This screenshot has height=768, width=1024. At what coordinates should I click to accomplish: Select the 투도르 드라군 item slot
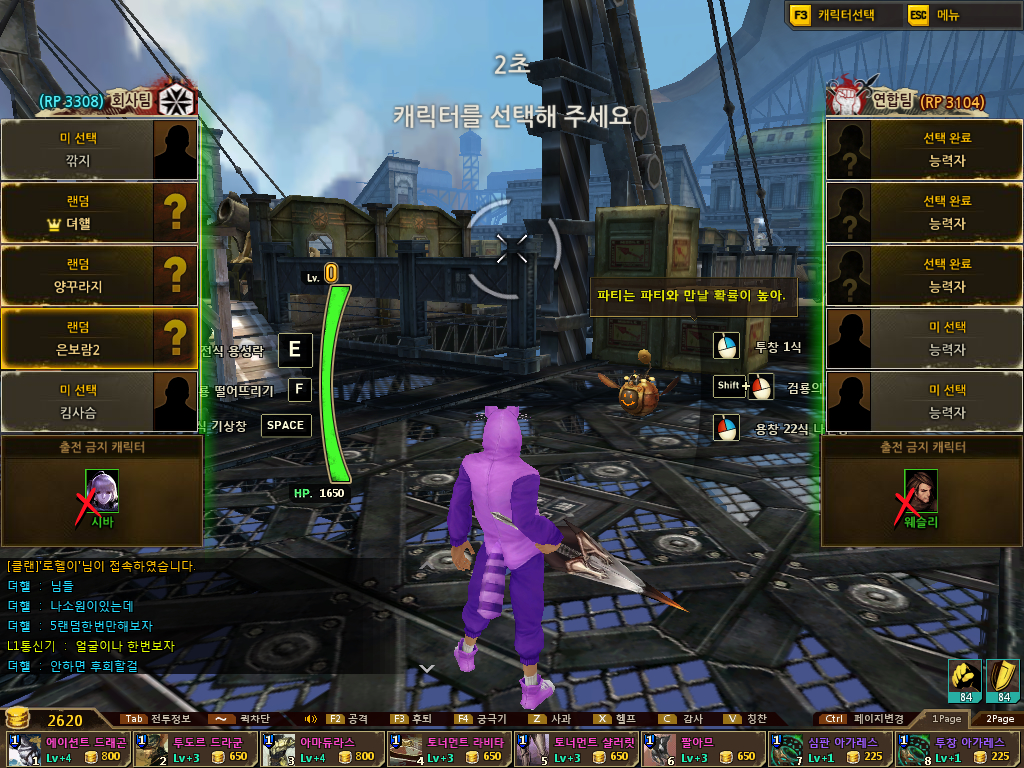(x=195, y=749)
